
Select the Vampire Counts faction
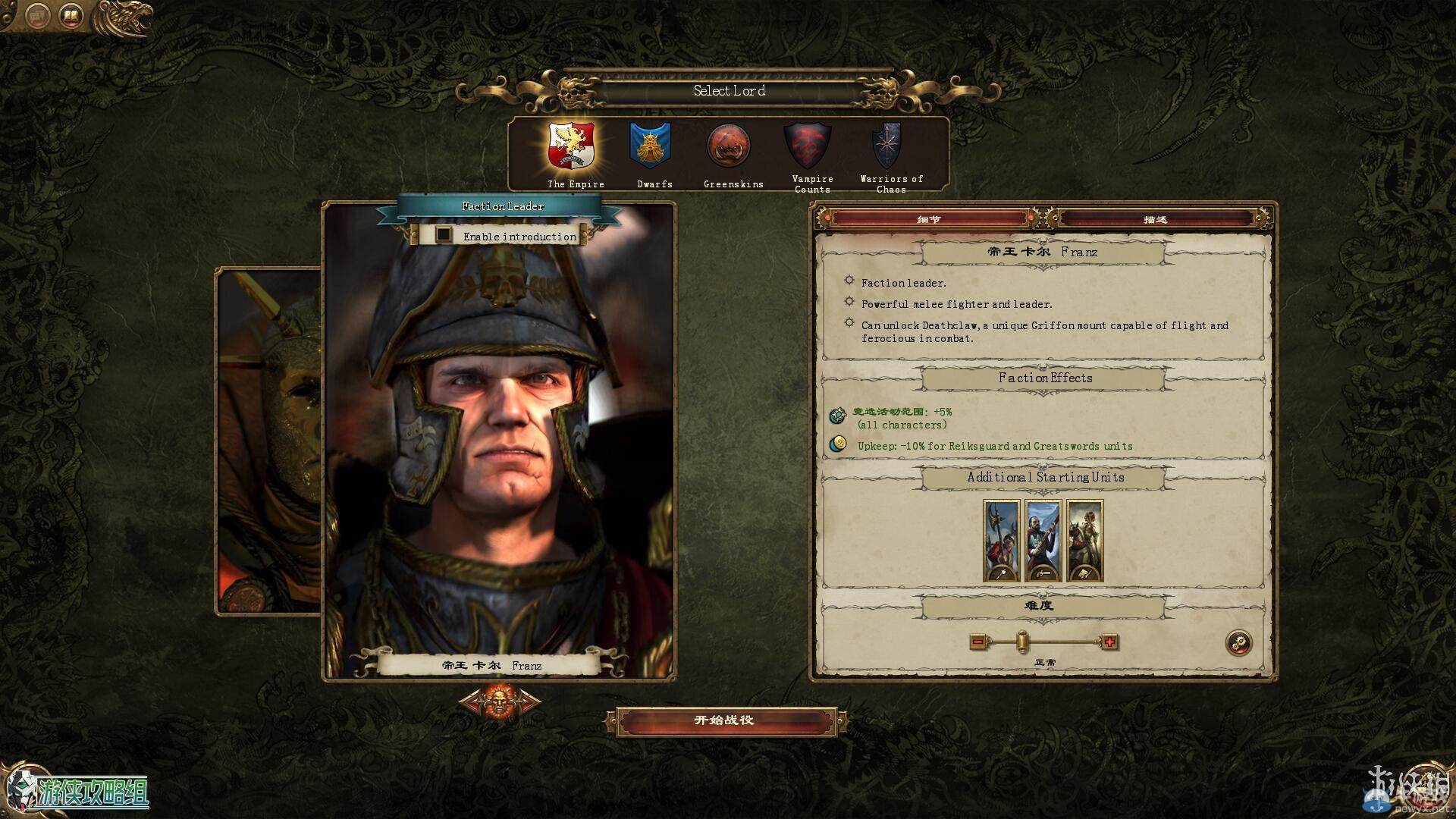tap(808, 146)
